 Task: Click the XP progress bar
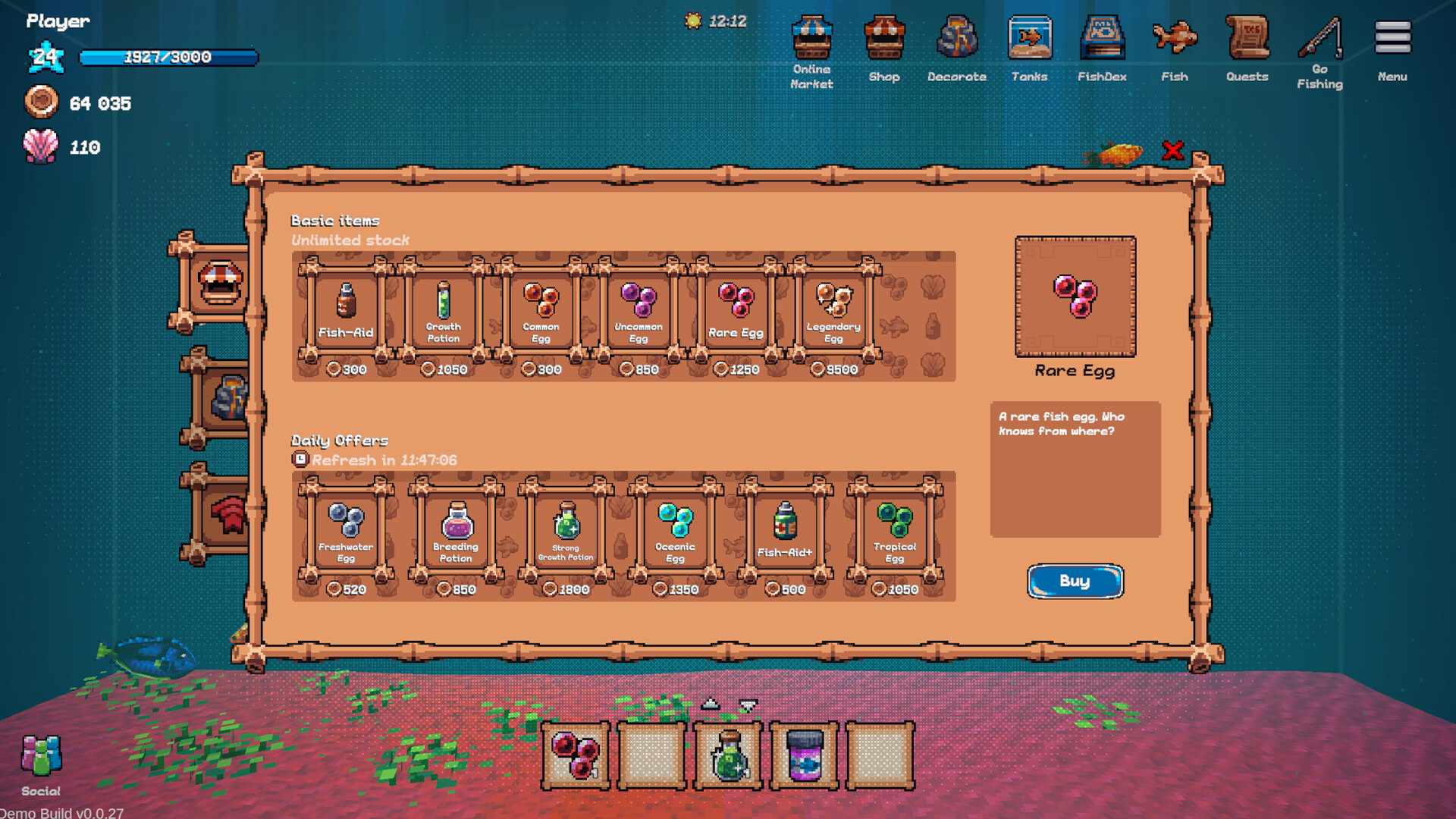pos(168,57)
